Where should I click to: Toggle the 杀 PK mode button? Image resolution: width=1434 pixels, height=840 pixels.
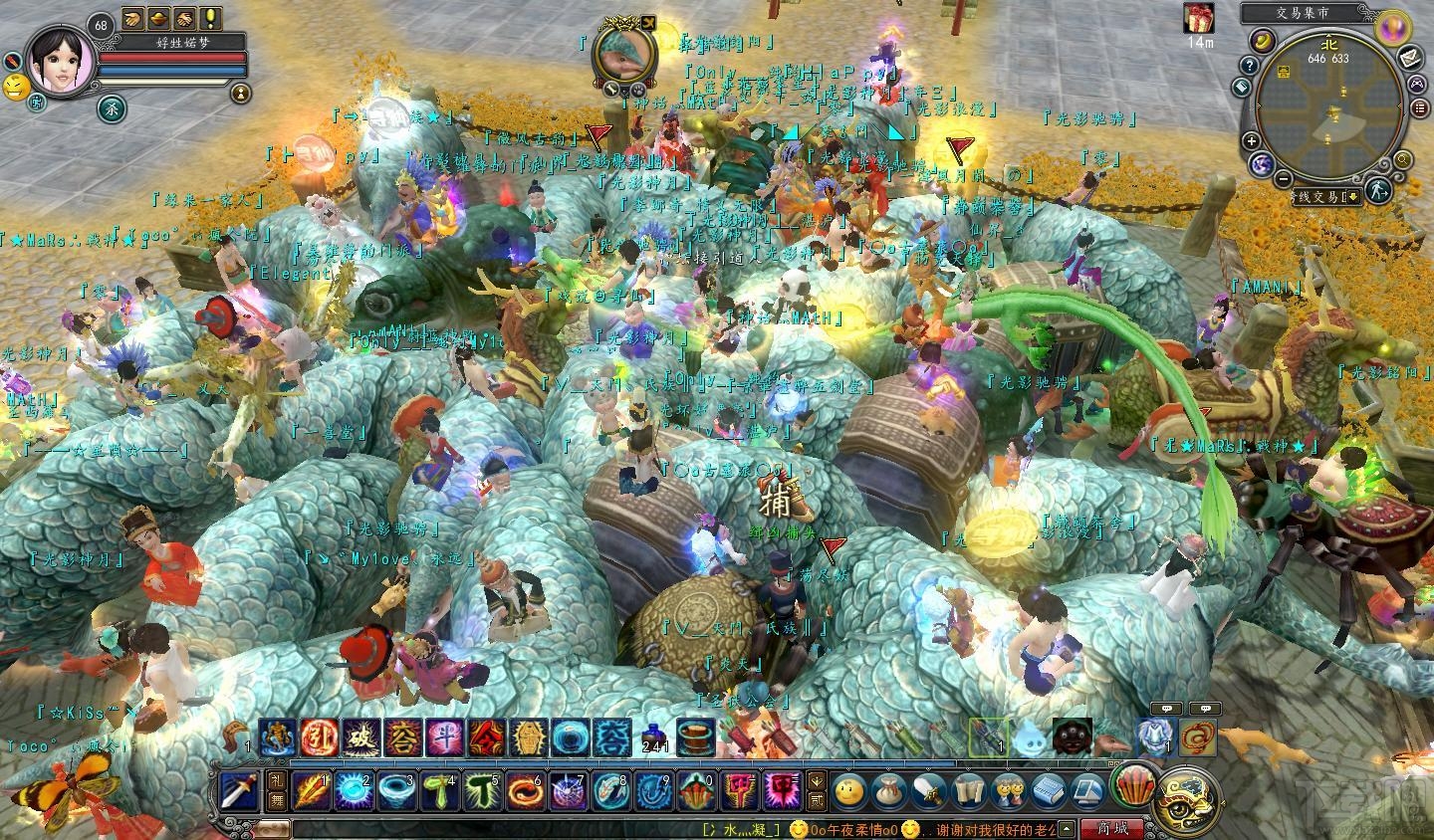(x=111, y=108)
